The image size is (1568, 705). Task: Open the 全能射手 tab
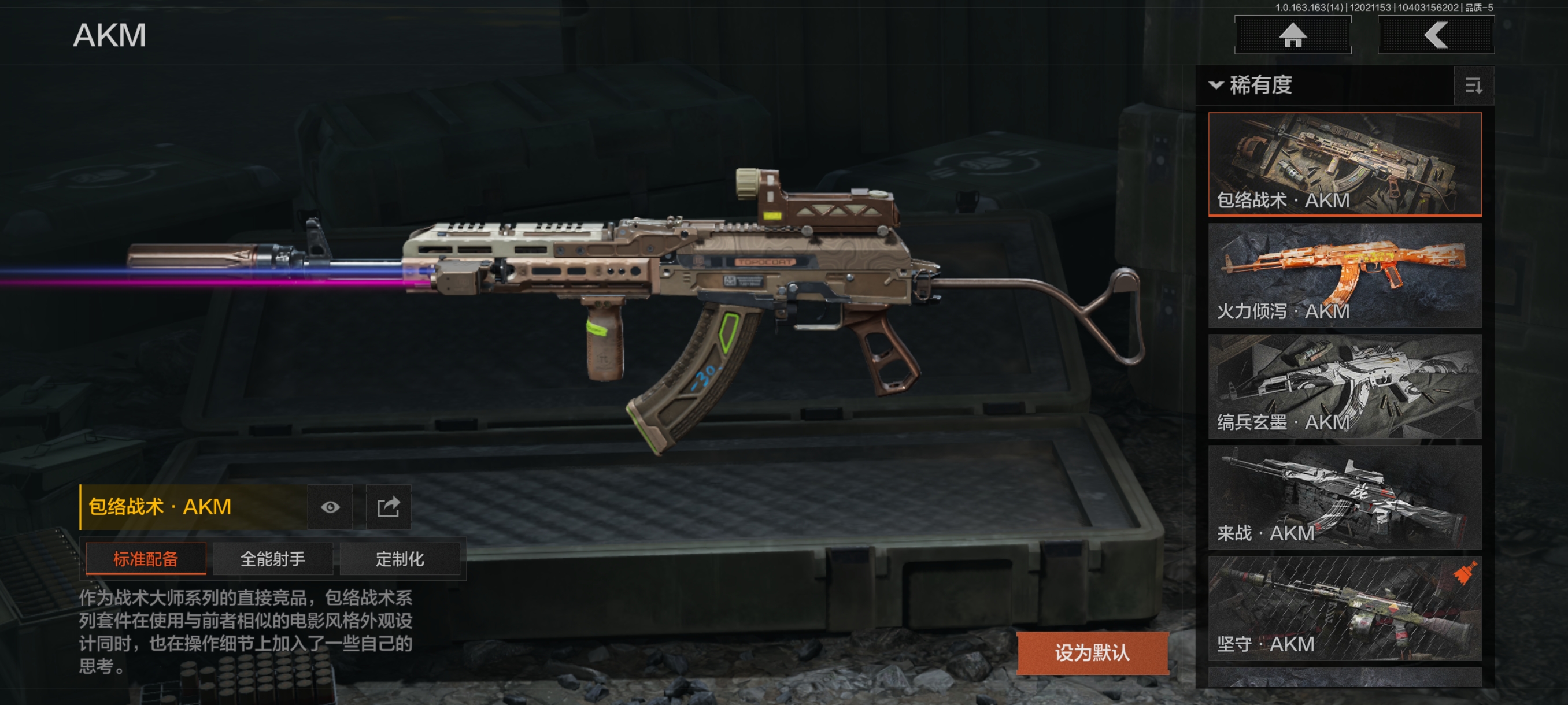pyautogui.click(x=273, y=558)
